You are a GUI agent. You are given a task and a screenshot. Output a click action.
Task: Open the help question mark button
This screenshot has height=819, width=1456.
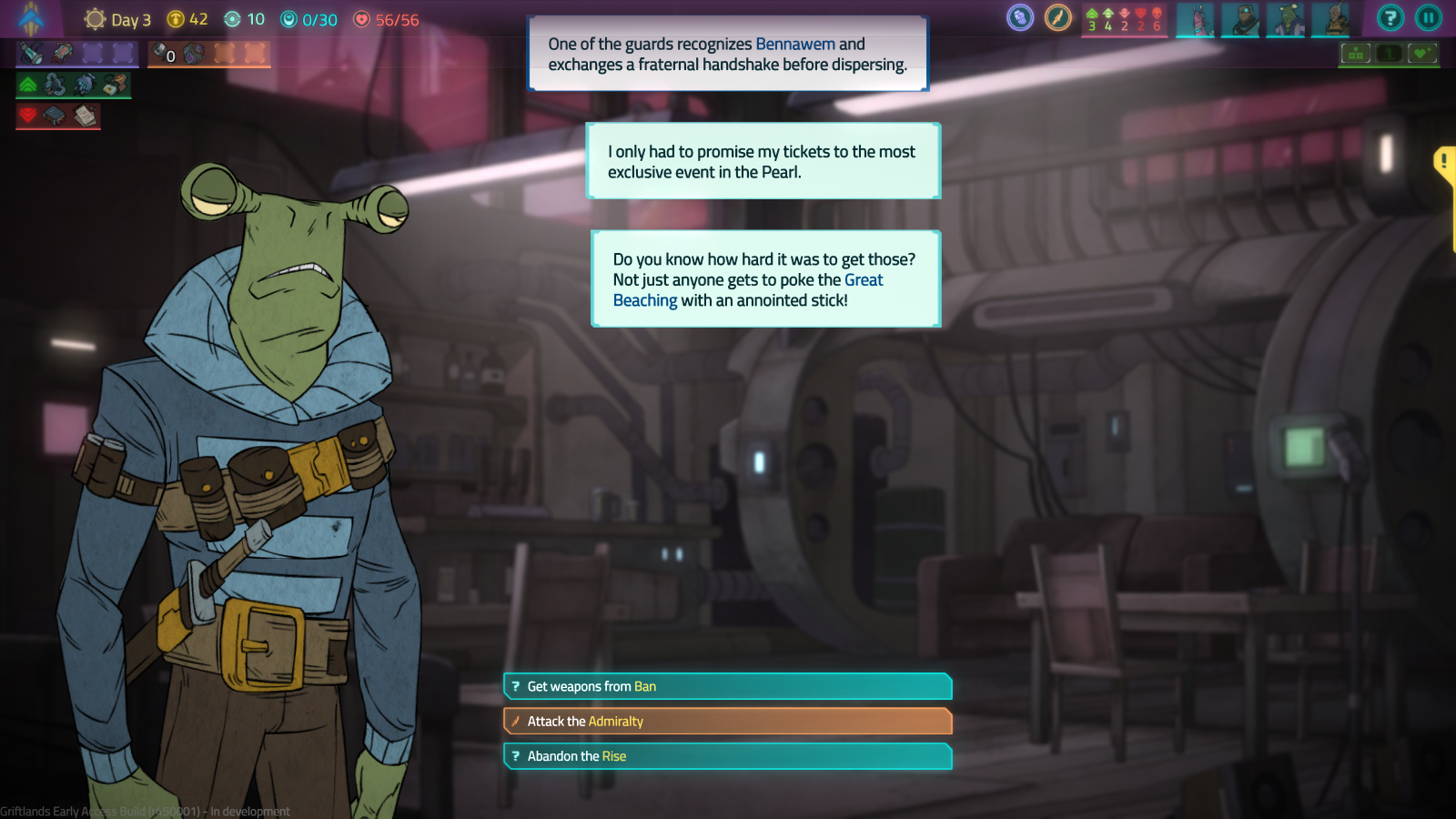point(1390,17)
